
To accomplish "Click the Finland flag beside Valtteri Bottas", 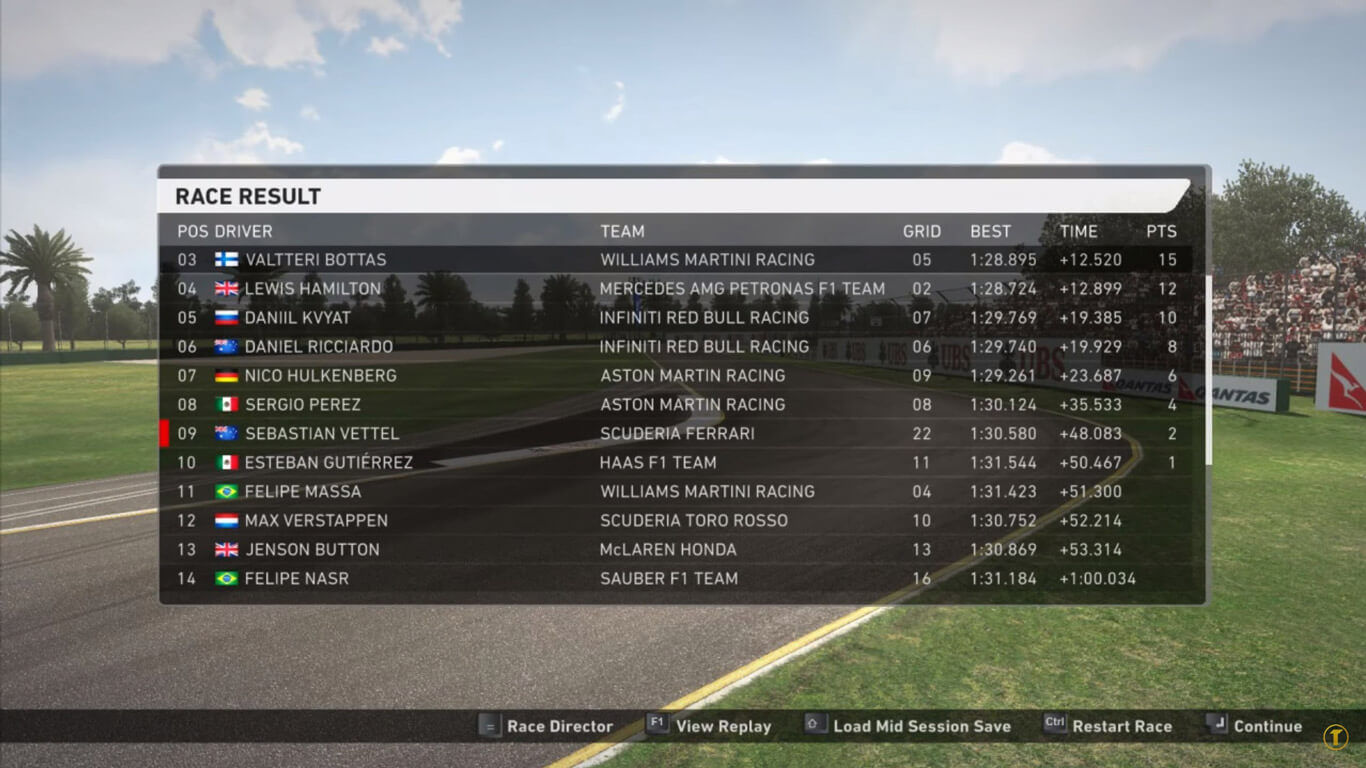I will point(228,259).
